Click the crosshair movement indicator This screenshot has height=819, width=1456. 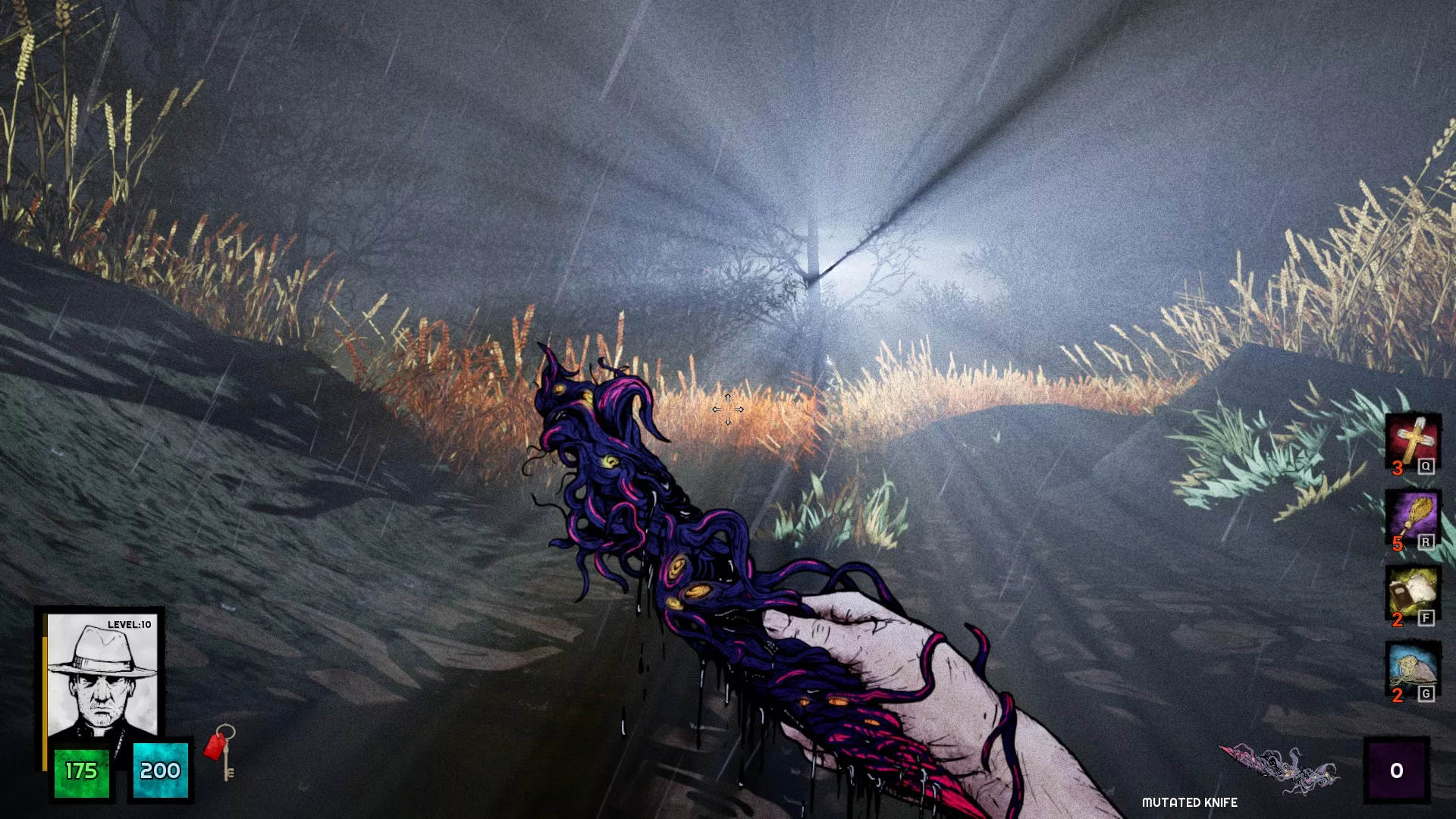727,409
